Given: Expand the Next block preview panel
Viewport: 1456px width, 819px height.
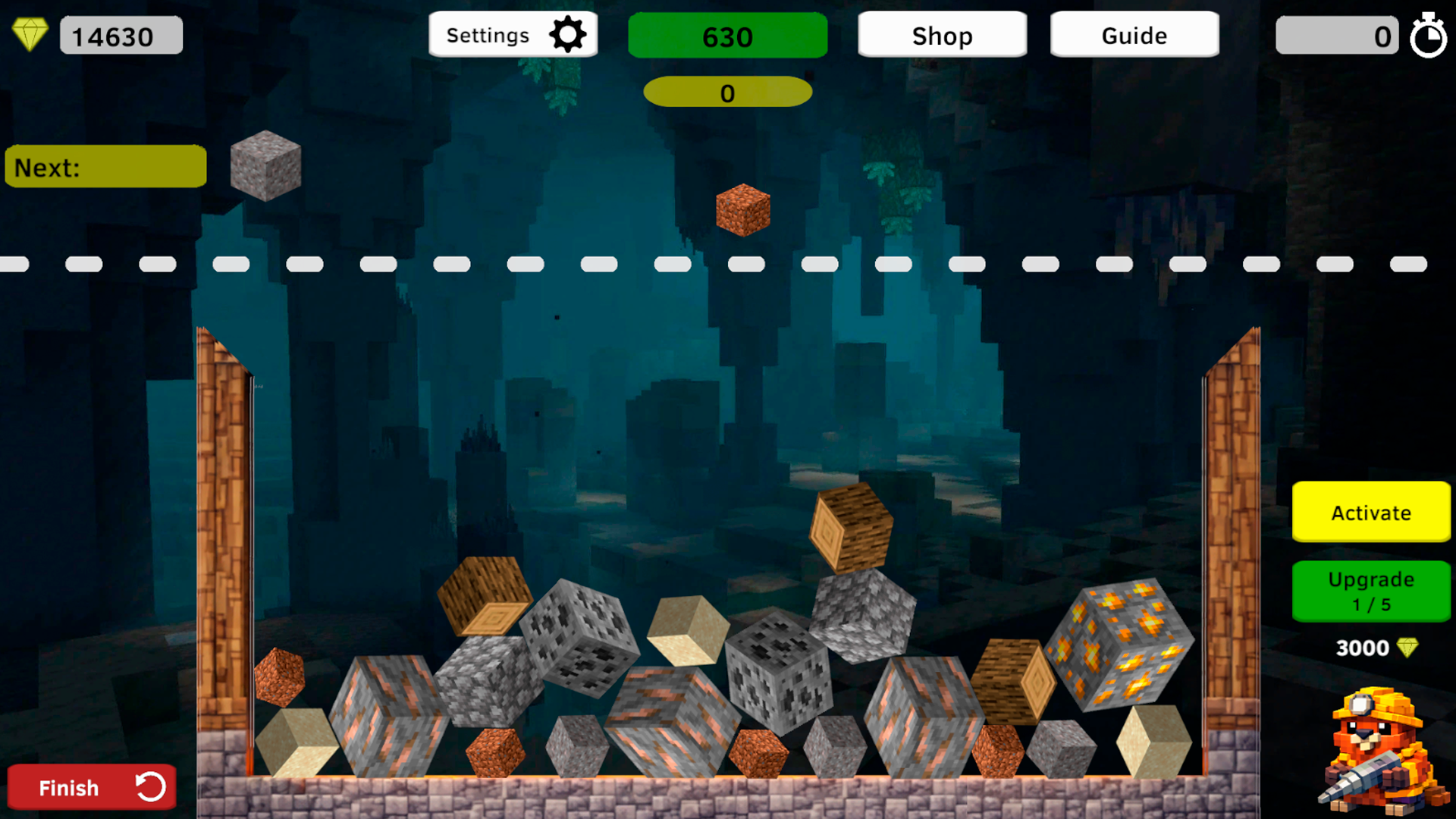Looking at the screenshot, I should (x=105, y=166).
